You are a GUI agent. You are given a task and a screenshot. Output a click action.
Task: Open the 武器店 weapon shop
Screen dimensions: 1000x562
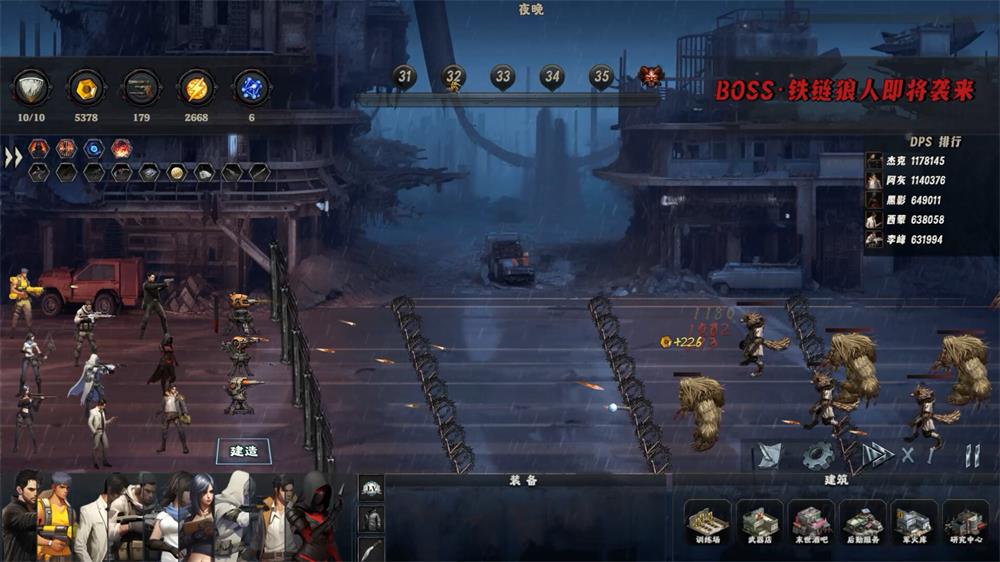pos(759,523)
